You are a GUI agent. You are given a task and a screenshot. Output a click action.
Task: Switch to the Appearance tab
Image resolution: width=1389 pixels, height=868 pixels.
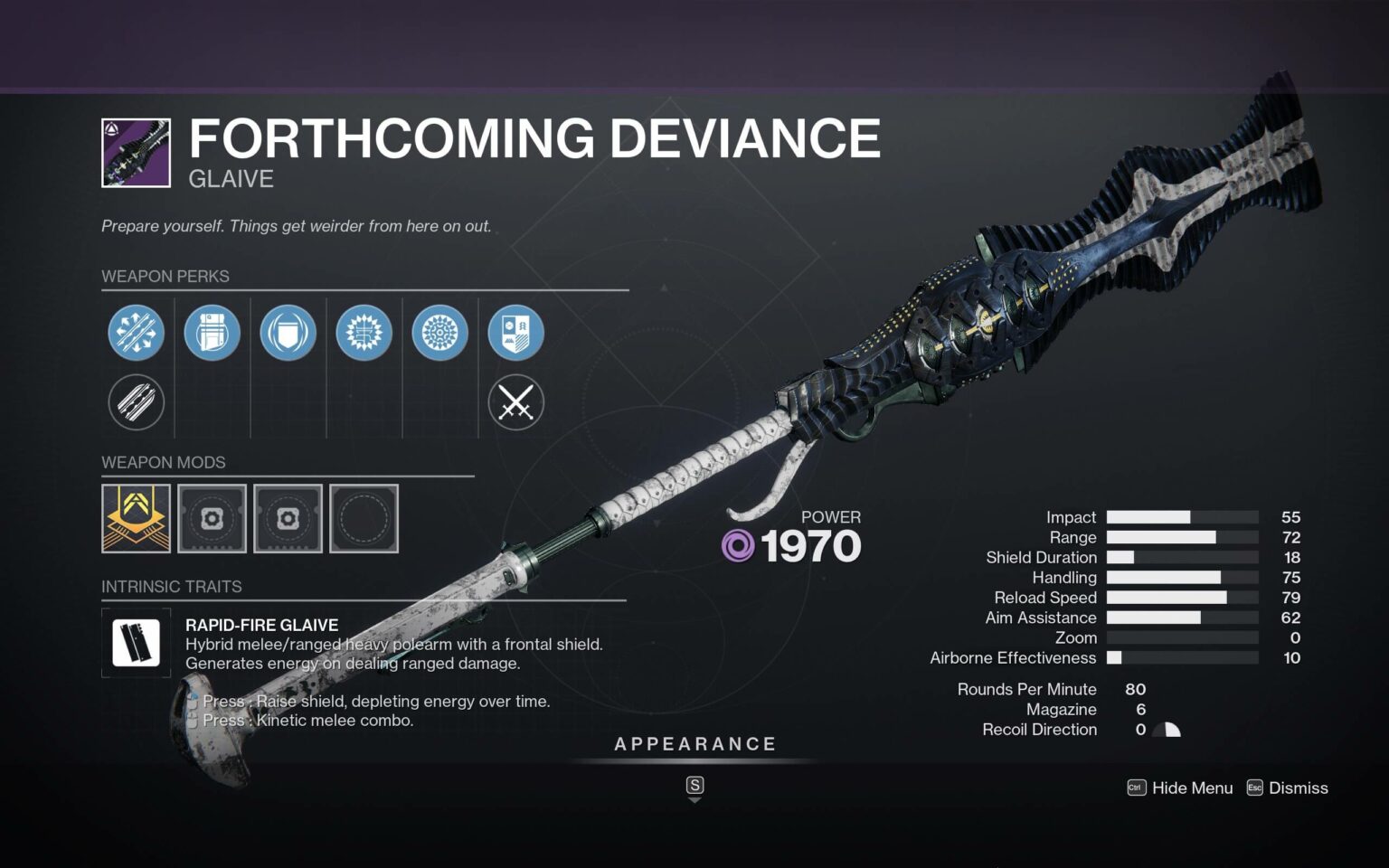(694, 744)
